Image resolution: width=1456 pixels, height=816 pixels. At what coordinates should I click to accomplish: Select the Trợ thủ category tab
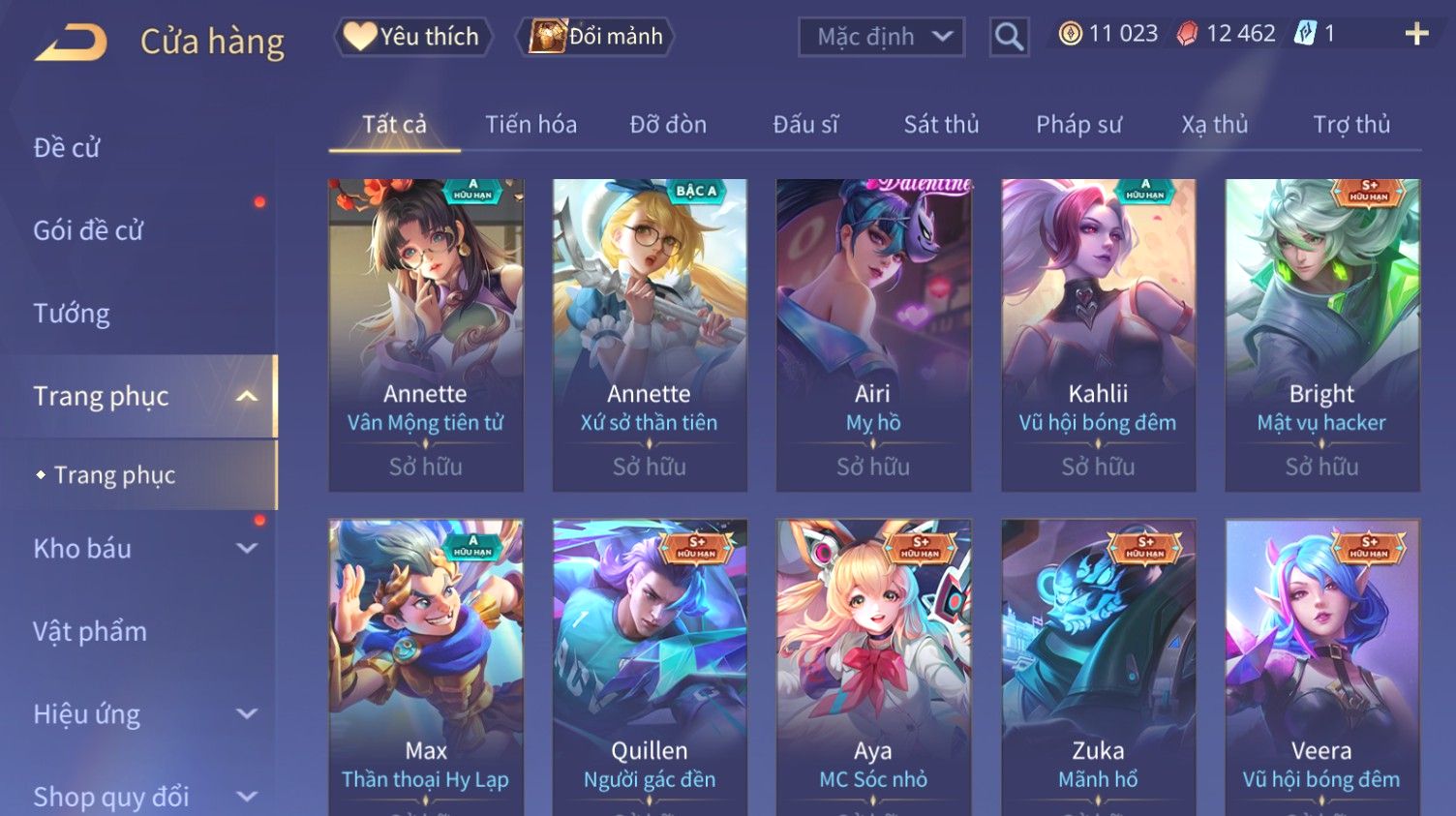click(x=1351, y=125)
